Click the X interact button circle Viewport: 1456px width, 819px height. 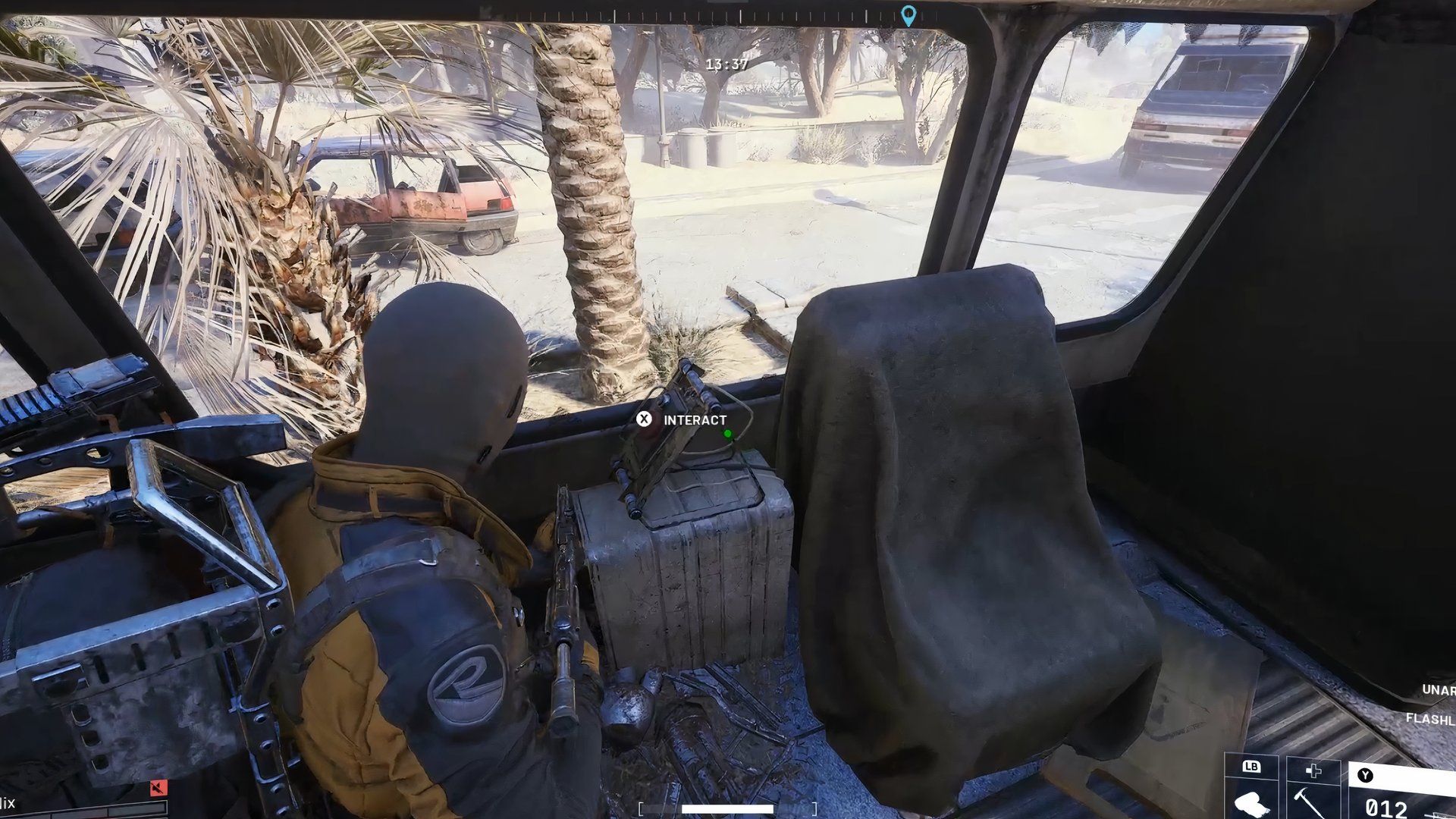(x=645, y=419)
